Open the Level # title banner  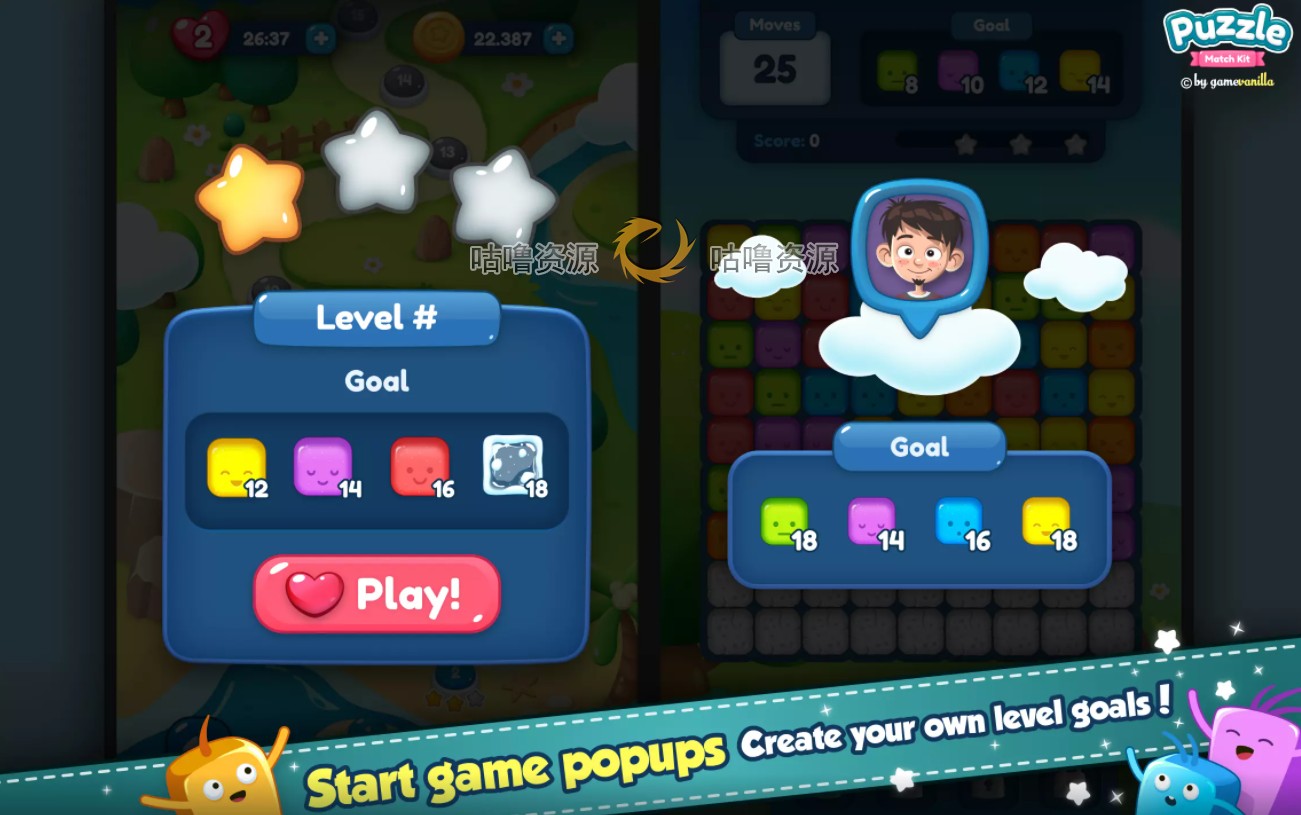click(376, 318)
